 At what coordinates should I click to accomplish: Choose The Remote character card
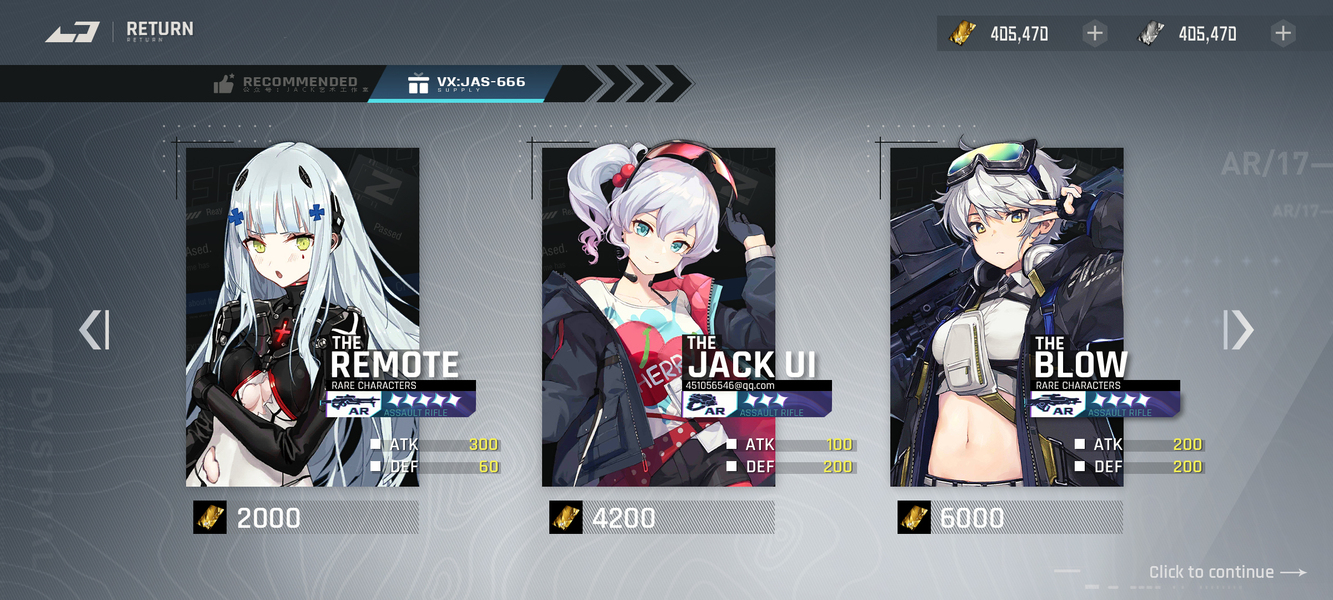point(302,317)
